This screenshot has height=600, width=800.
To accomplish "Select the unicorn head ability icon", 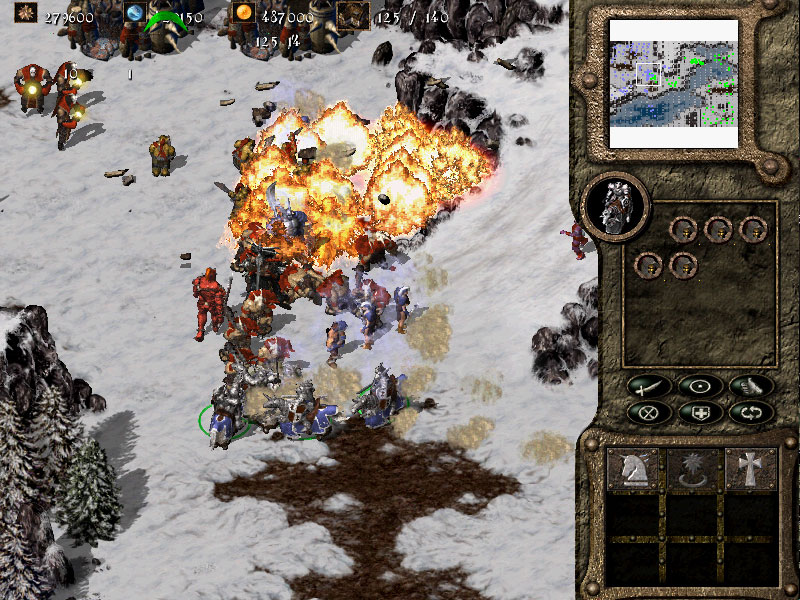I will pyautogui.click(x=634, y=470).
